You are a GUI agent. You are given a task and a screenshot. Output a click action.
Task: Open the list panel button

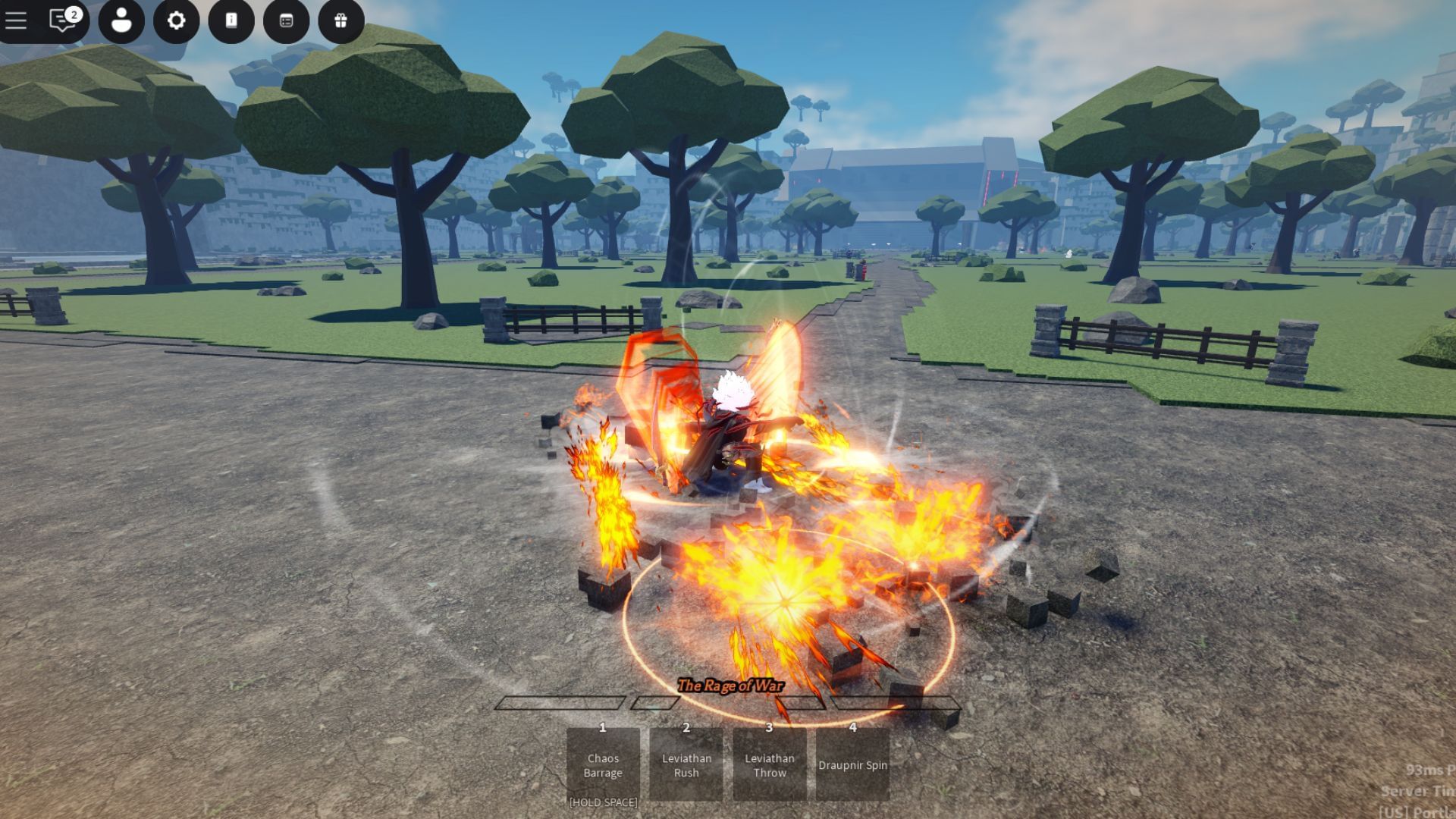tap(286, 20)
